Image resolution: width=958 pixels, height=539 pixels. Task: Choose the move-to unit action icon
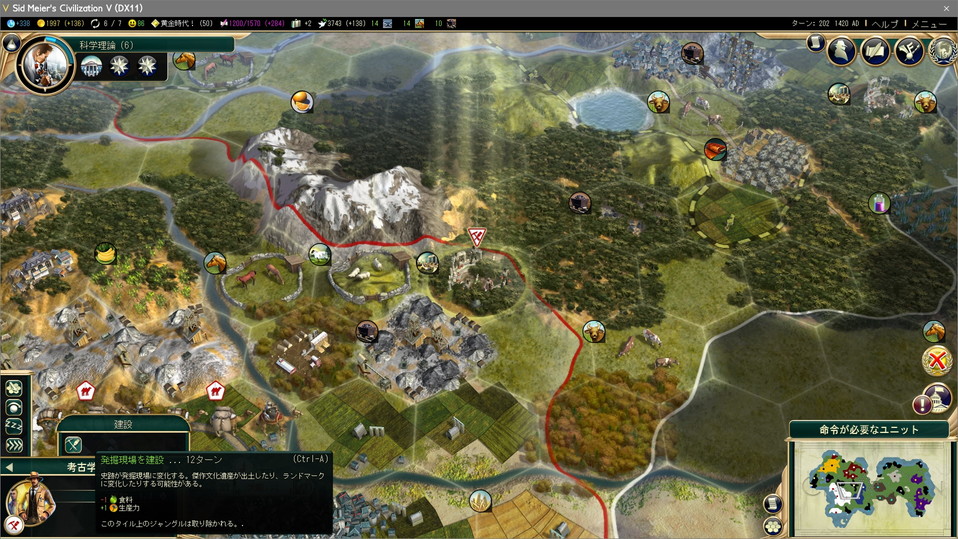coord(14,388)
